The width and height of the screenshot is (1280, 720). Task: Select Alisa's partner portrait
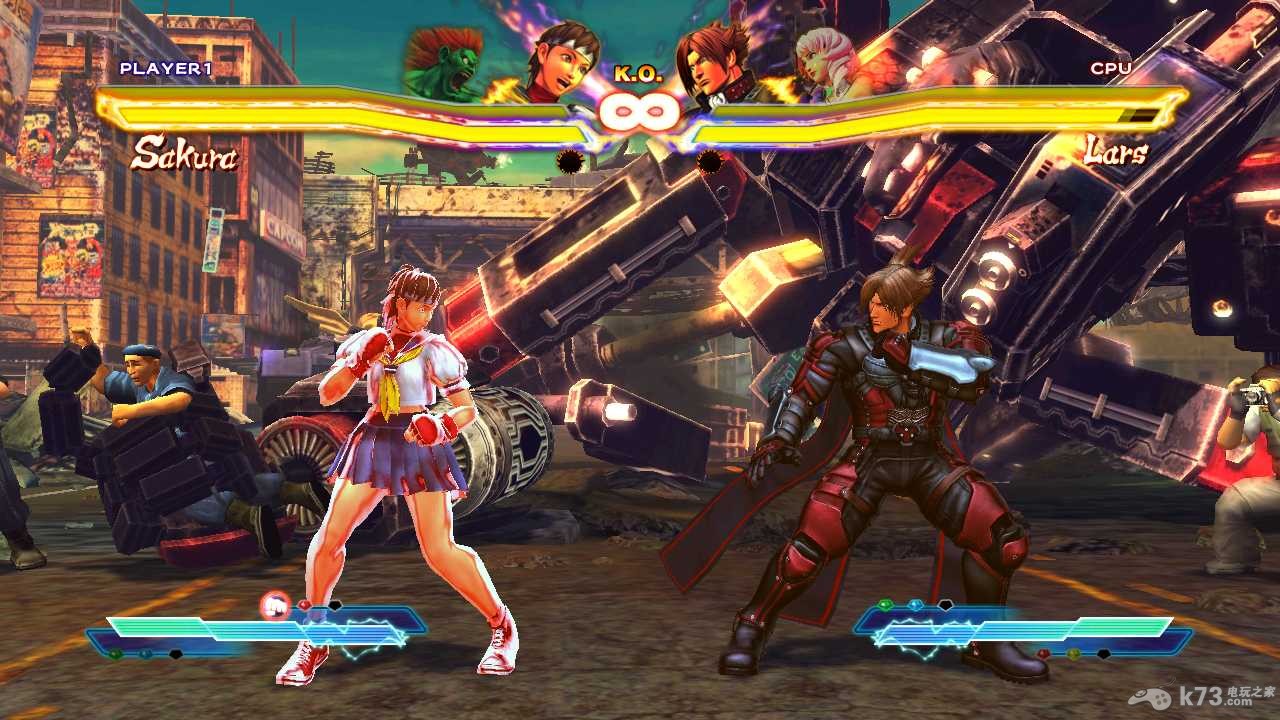tap(829, 63)
